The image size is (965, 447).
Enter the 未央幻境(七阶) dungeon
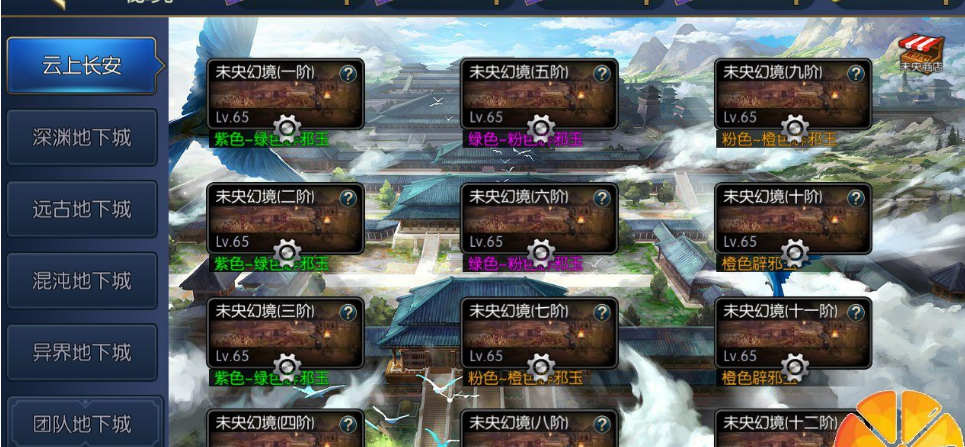point(539,334)
